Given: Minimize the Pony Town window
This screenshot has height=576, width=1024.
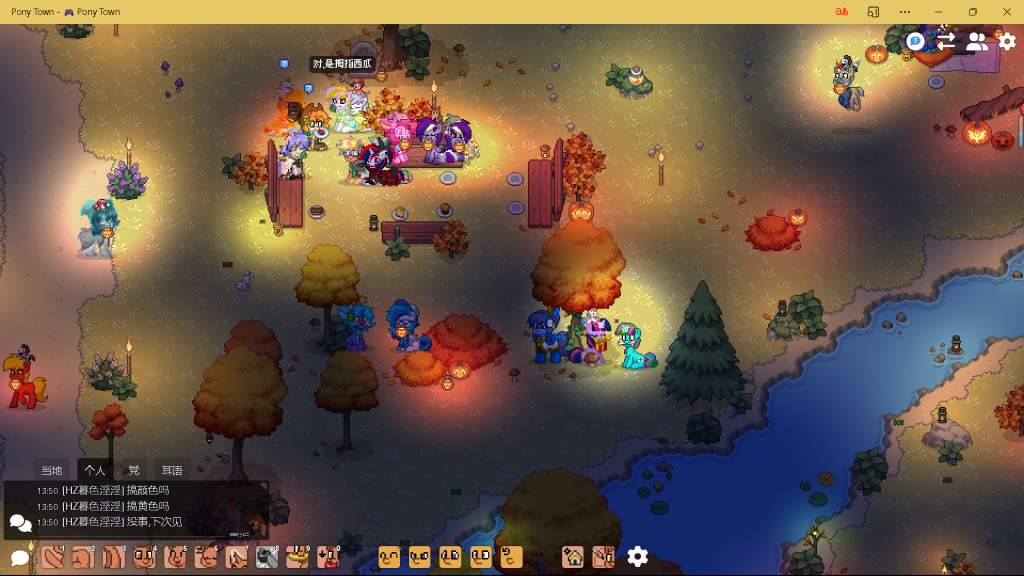Looking at the screenshot, I should click(938, 12).
